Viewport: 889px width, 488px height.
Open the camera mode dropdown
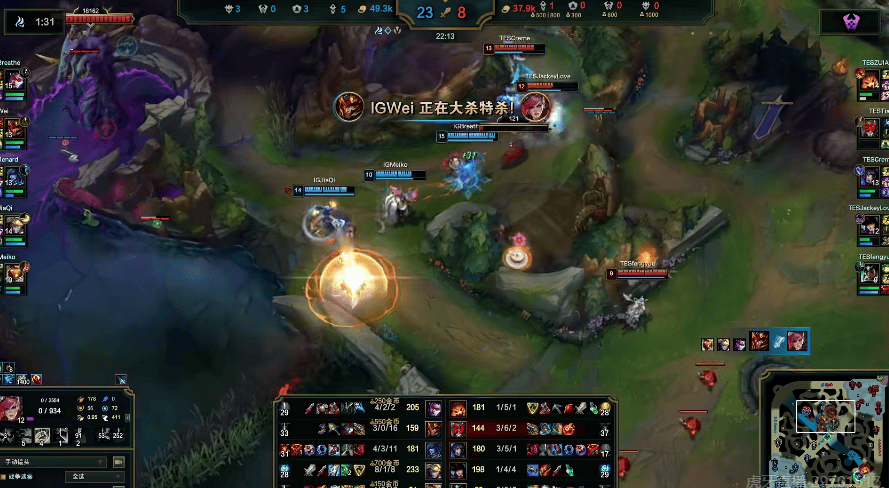coord(54,462)
